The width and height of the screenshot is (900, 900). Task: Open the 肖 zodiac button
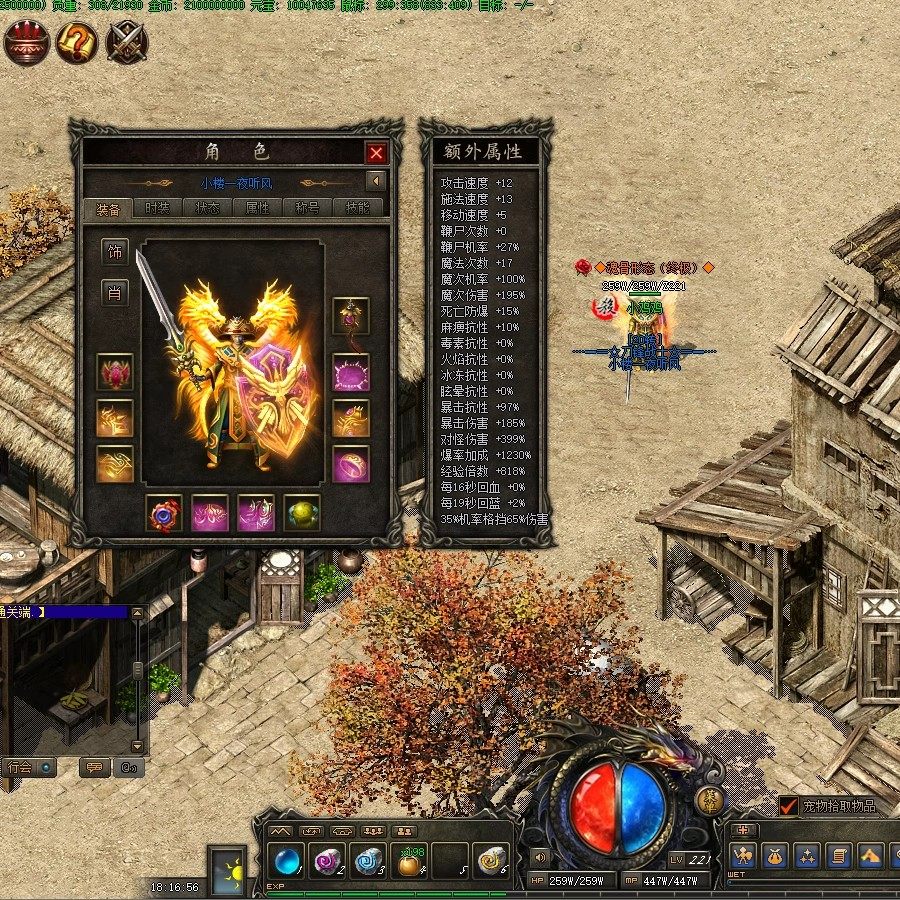[115, 293]
